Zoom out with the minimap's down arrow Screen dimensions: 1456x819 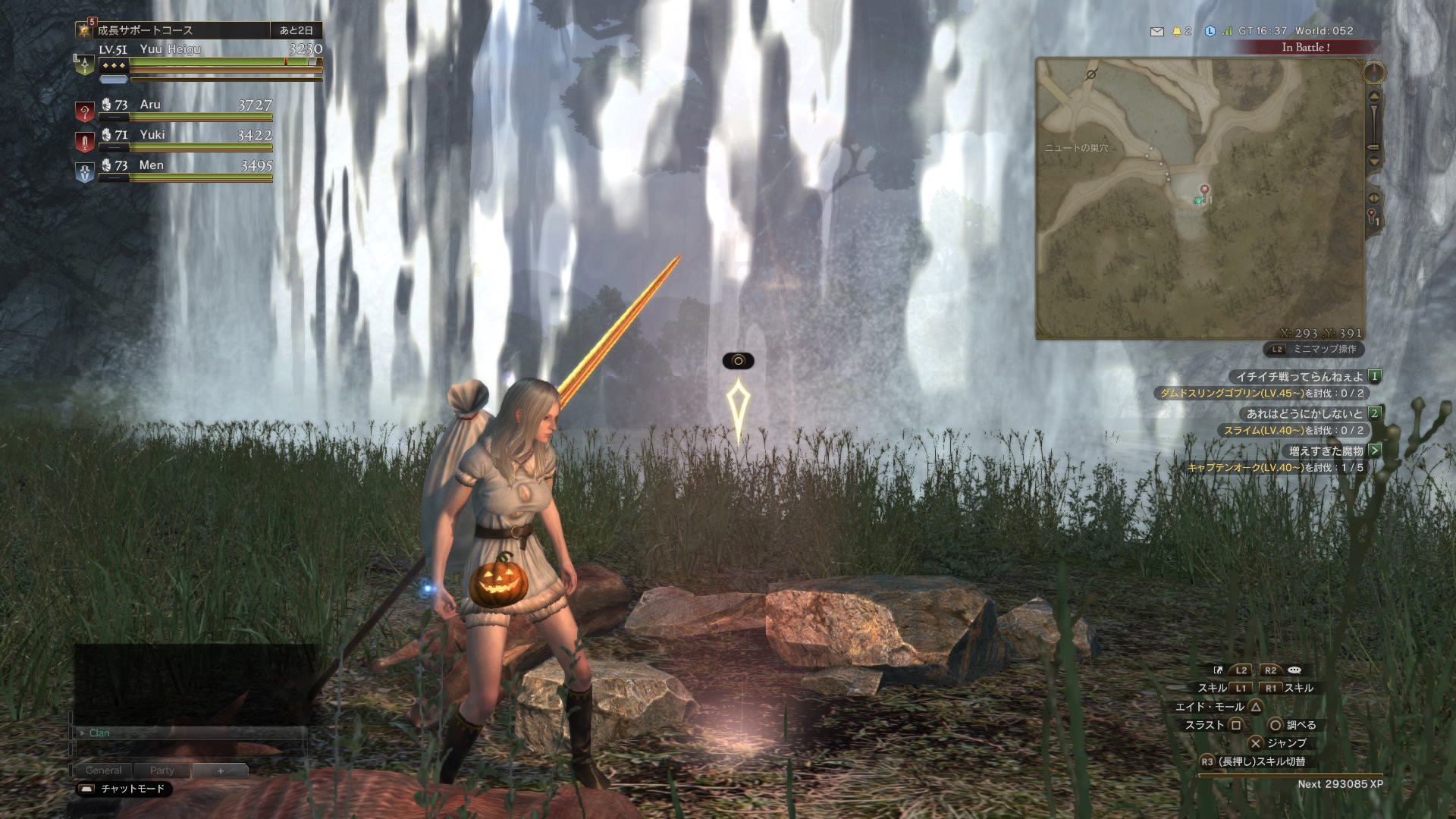(1373, 161)
